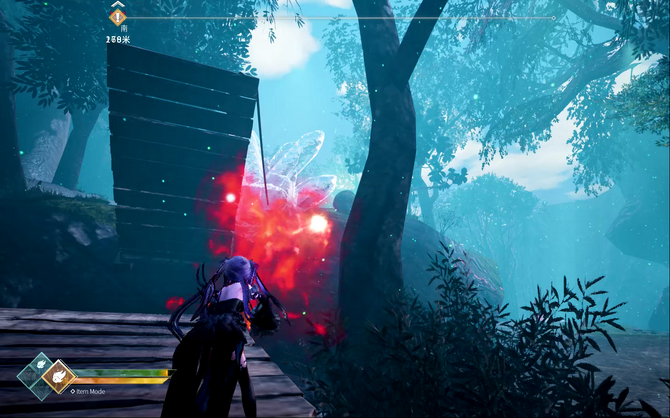The image size is (670, 418).
Task: Click the exclamation objective marker on compass
Action: click(x=118, y=16)
